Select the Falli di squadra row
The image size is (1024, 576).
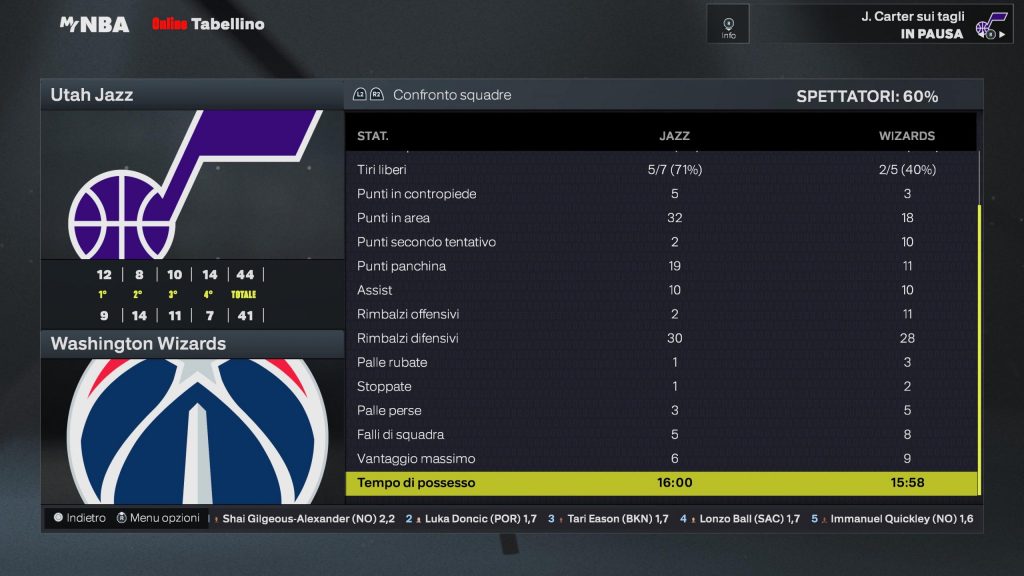click(x=661, y=435)
